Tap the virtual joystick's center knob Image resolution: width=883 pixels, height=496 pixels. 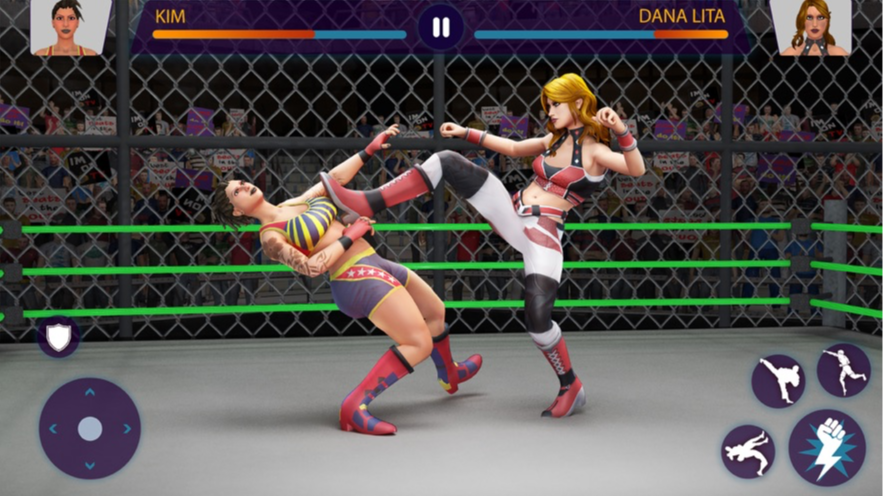(90, 429)
